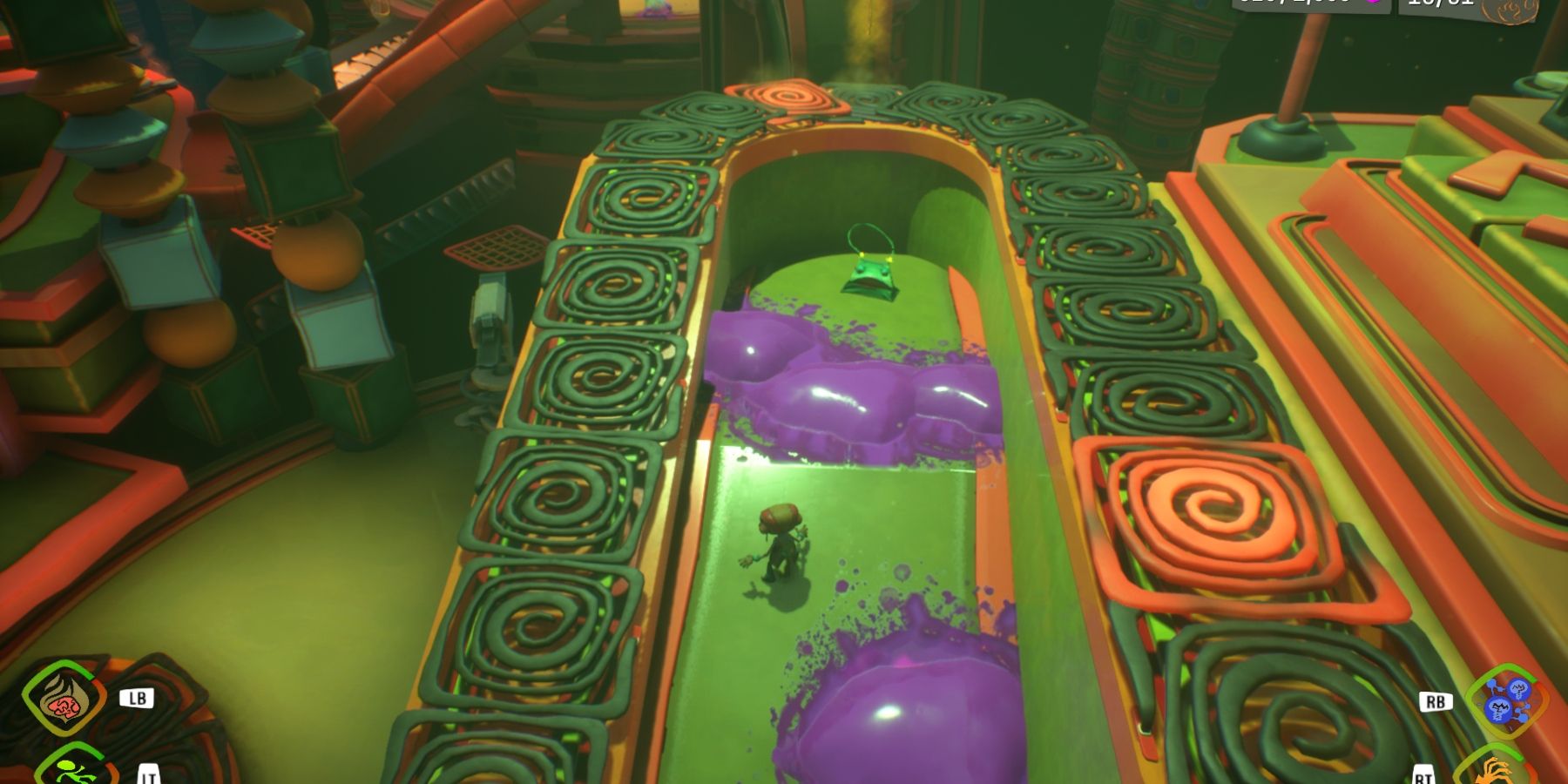Screen dimensions: 1568x784
Task: Click the RB button prompt
Action: click(x=1436, y=703)
